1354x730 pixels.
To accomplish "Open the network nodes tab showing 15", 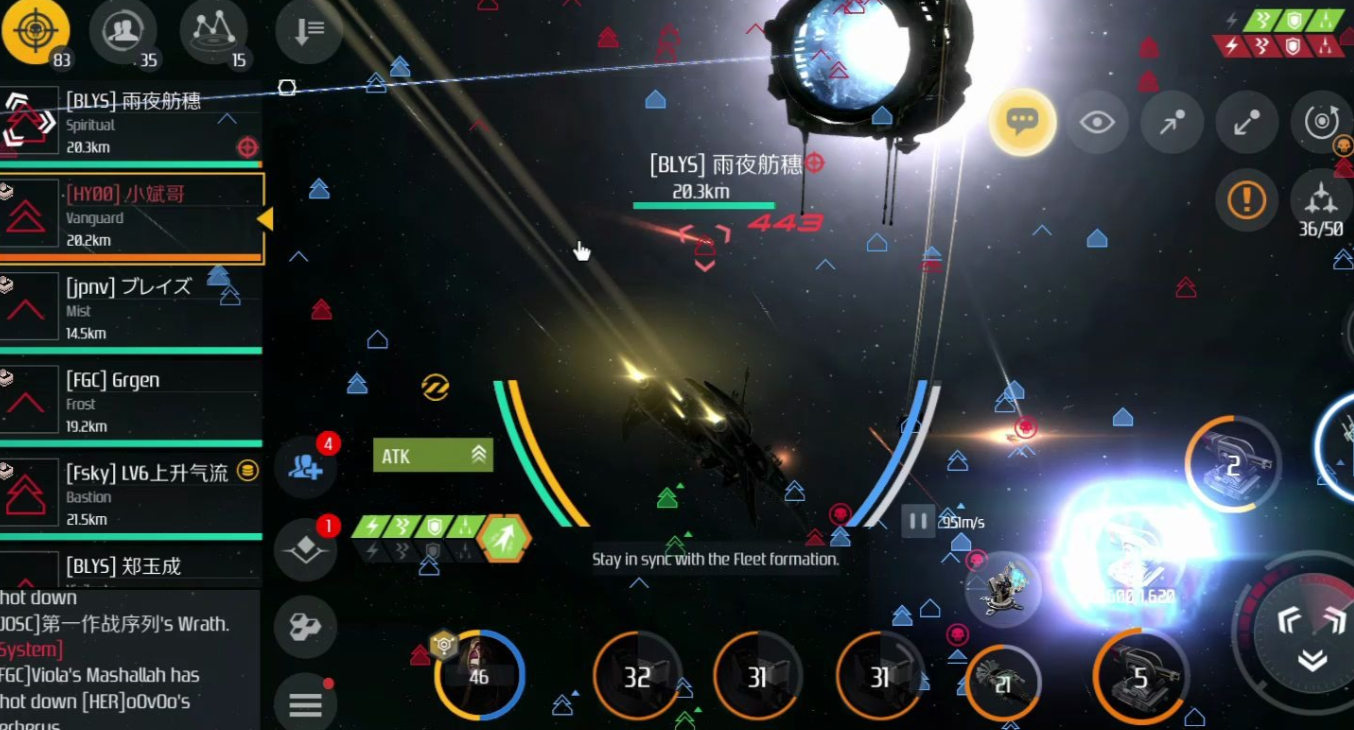I will coord(212,31).
